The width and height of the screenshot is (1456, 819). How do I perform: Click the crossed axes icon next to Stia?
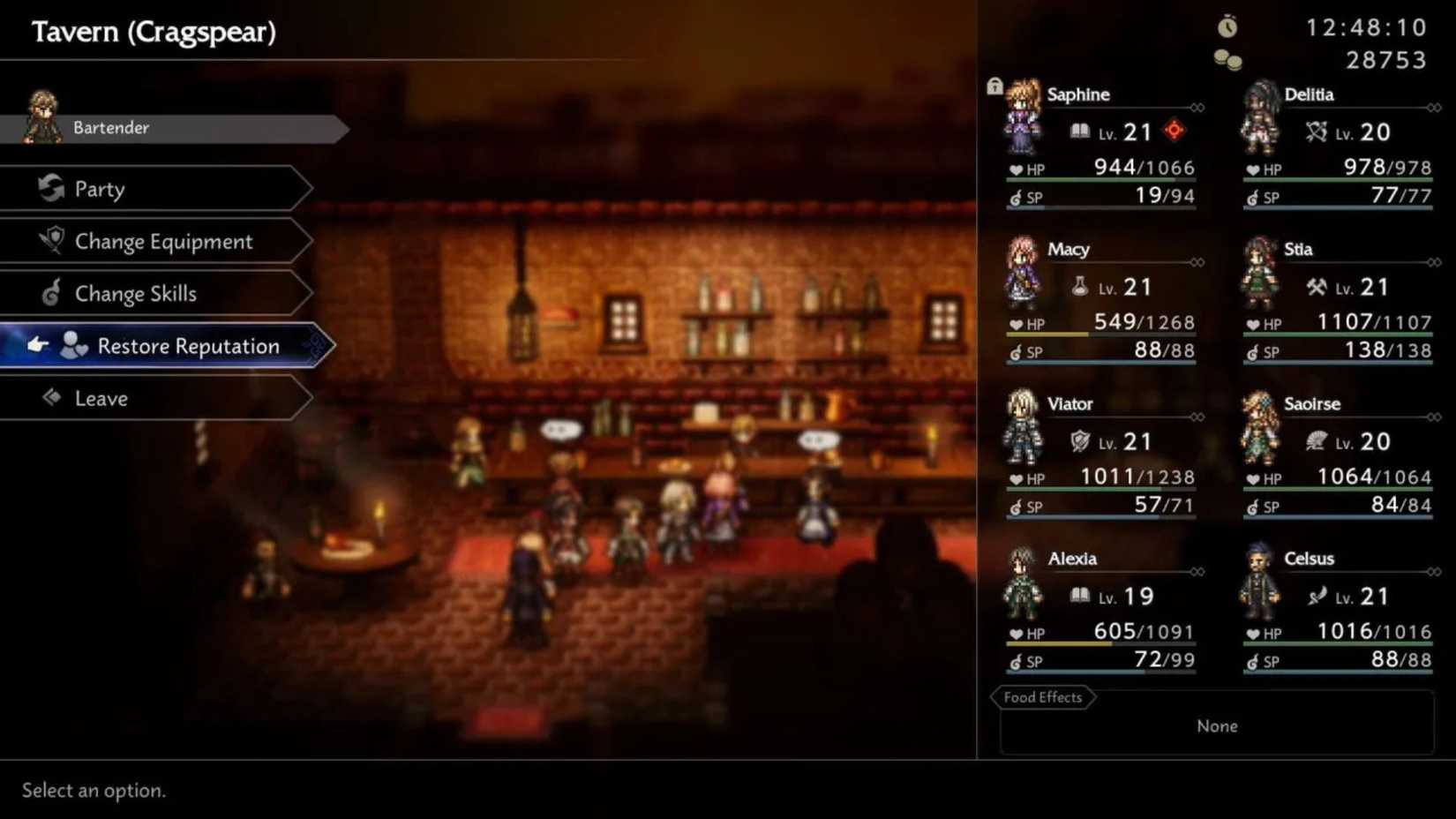click(x=1316, y=286)
